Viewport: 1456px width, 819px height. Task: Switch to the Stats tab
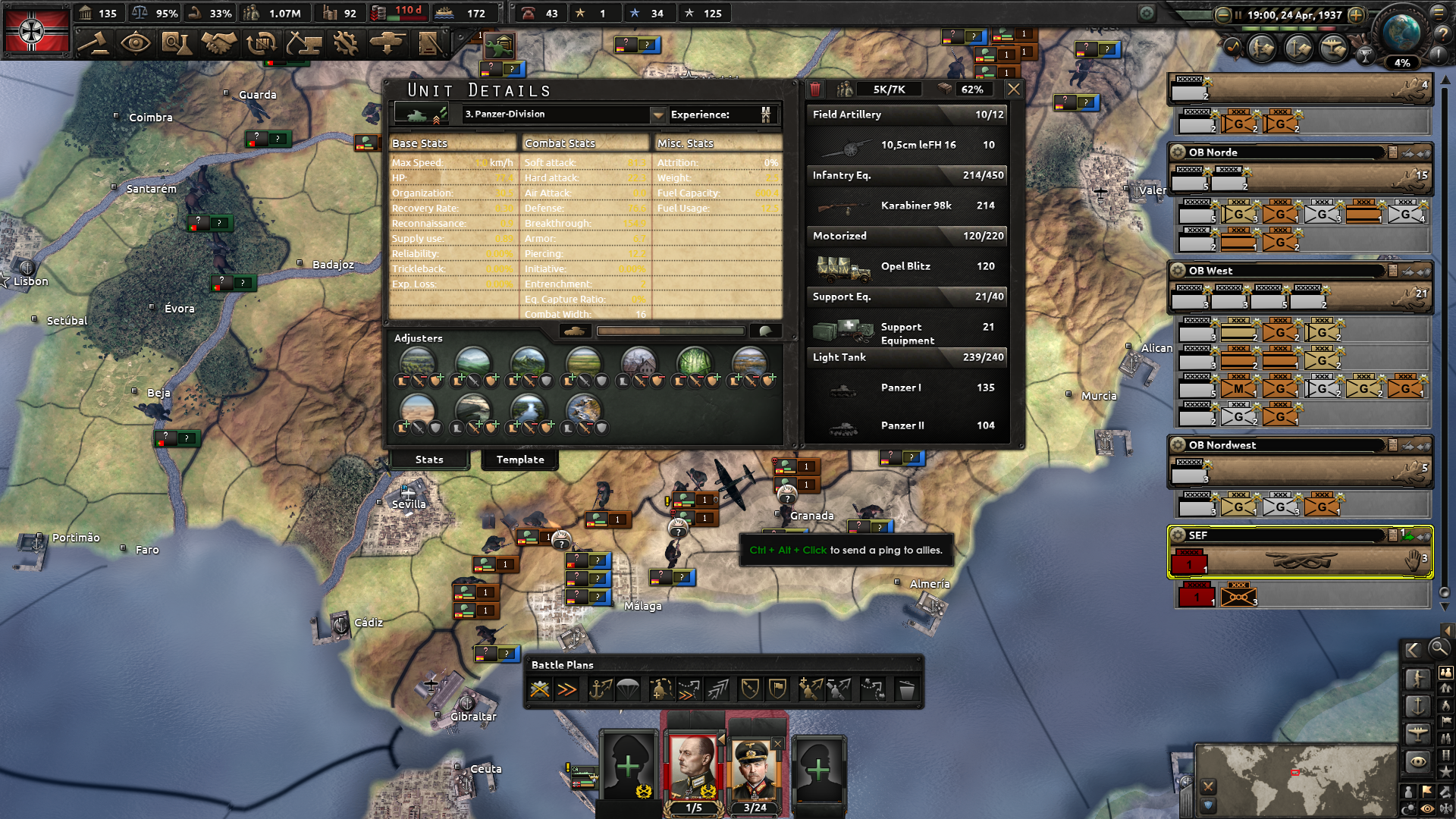tap(428, 460)
